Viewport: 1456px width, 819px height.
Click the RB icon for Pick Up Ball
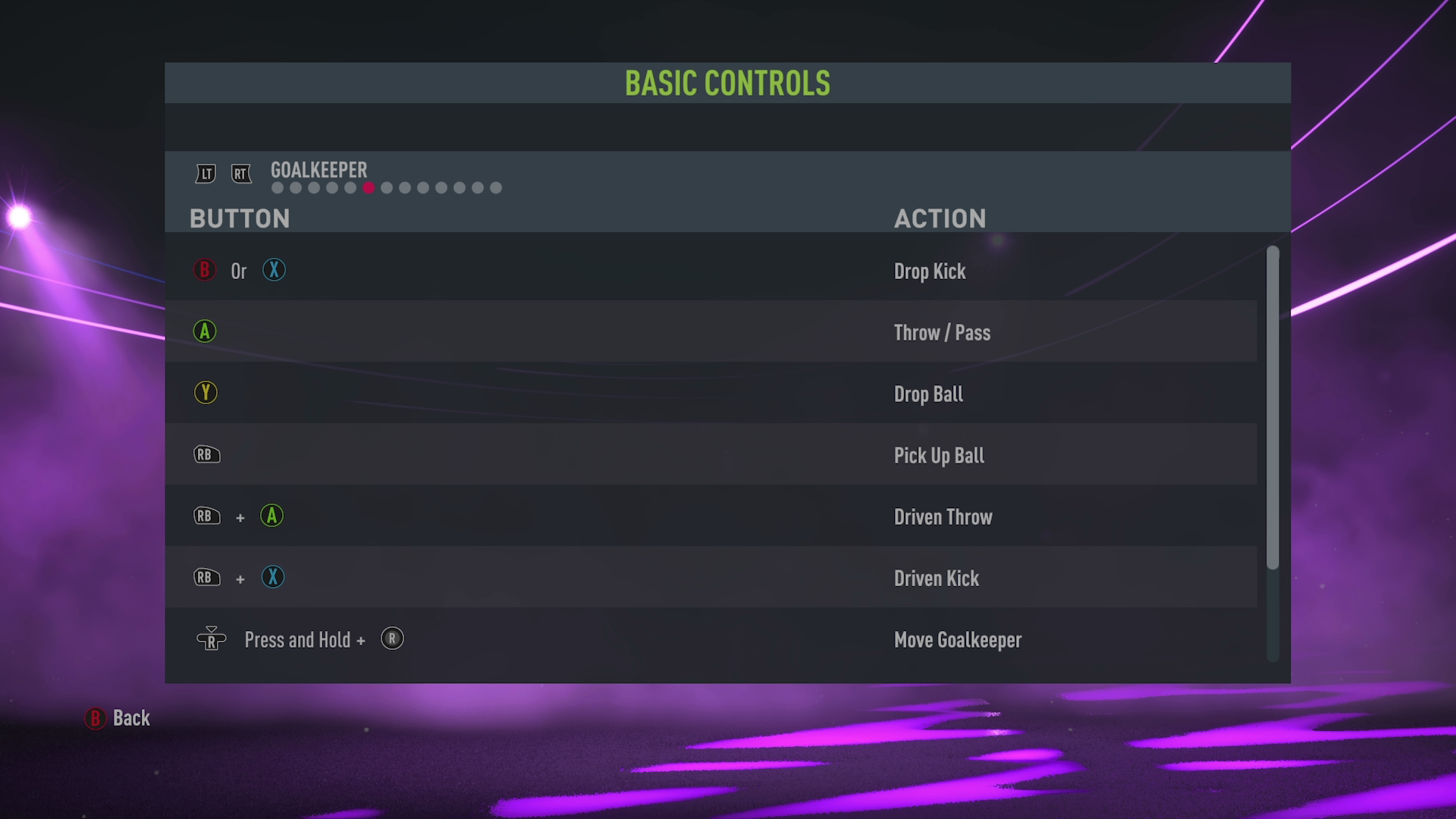(206, 454)
